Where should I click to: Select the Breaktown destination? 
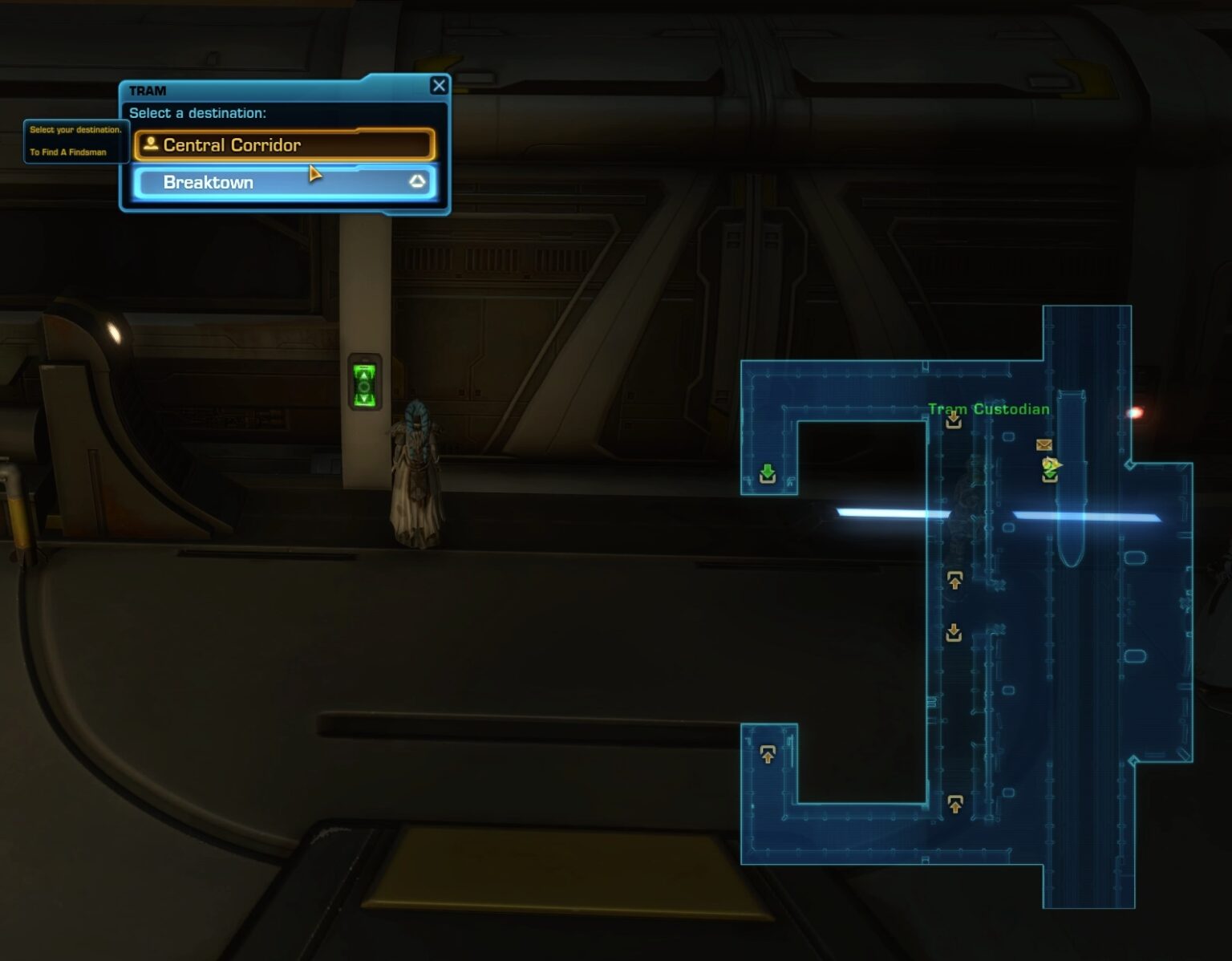pyautogui.click(x=209, y=182)
